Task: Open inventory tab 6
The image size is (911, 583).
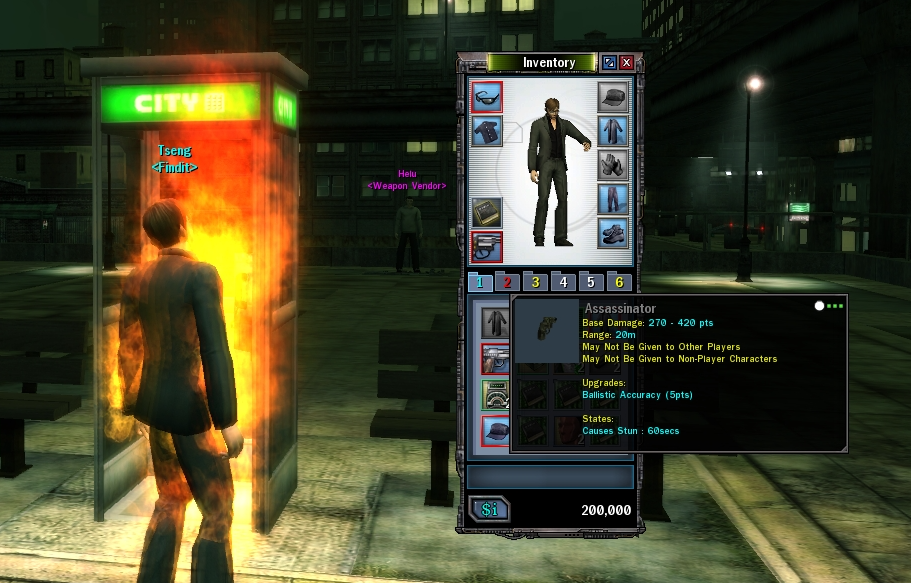Action: 619,283
